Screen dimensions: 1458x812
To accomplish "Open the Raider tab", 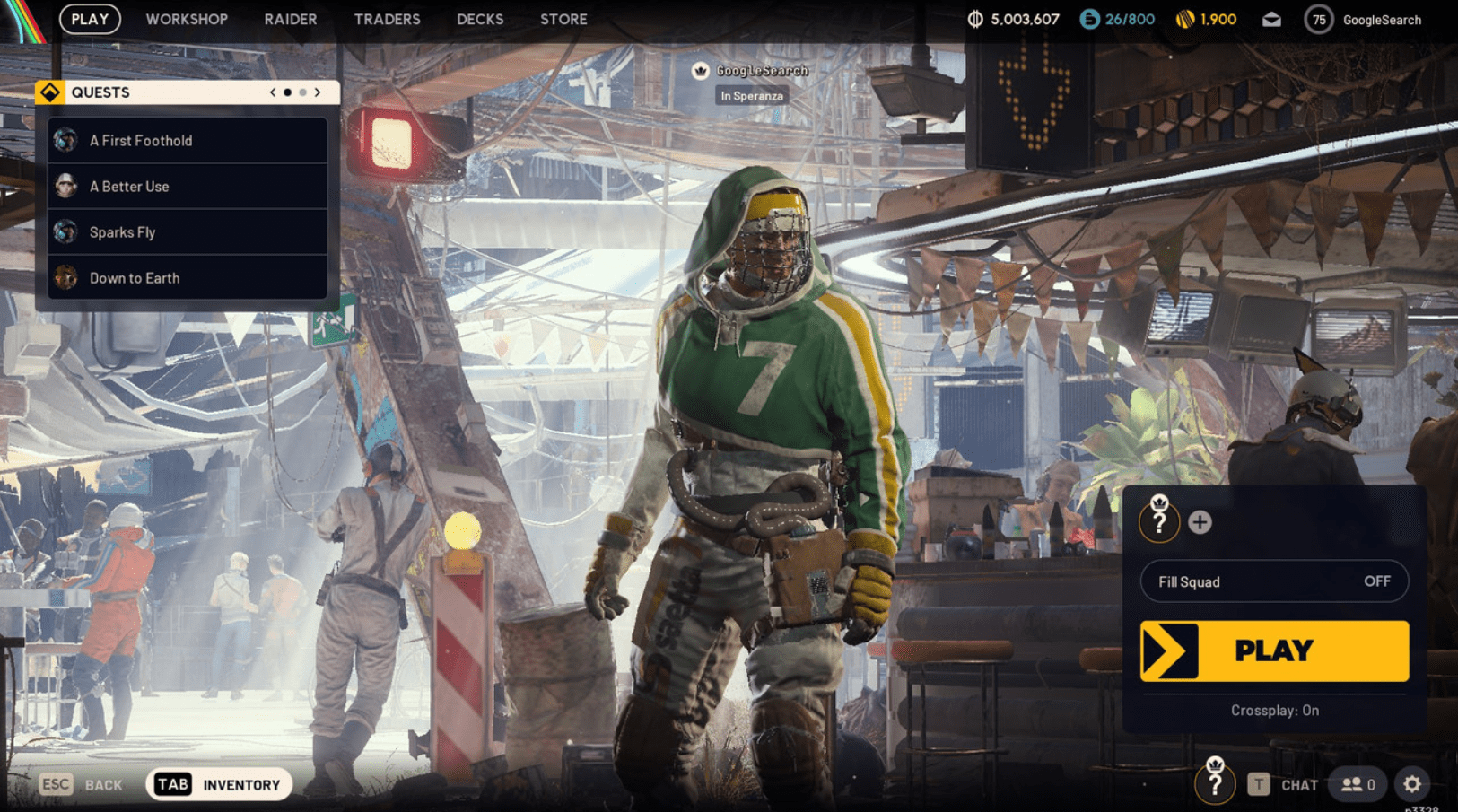I will [290, 19].
